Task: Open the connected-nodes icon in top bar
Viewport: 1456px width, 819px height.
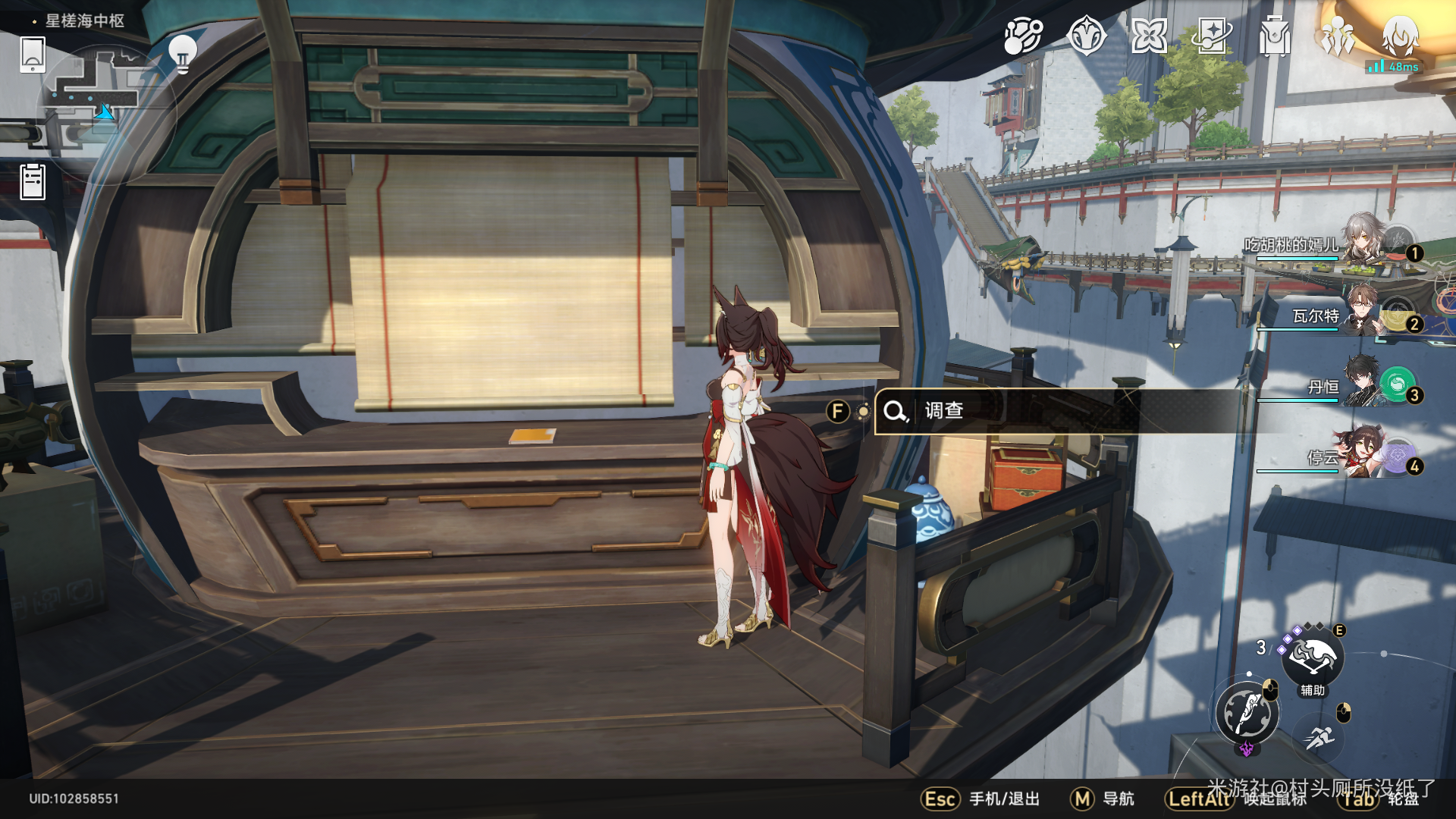Action: [1023, 36]
